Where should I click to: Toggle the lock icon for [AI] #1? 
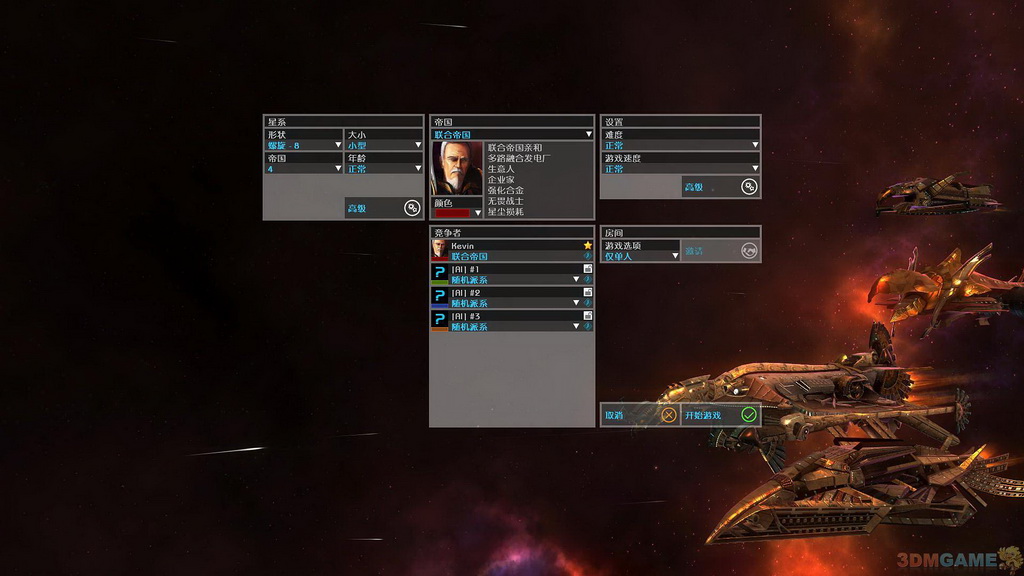tap(588, 269)
